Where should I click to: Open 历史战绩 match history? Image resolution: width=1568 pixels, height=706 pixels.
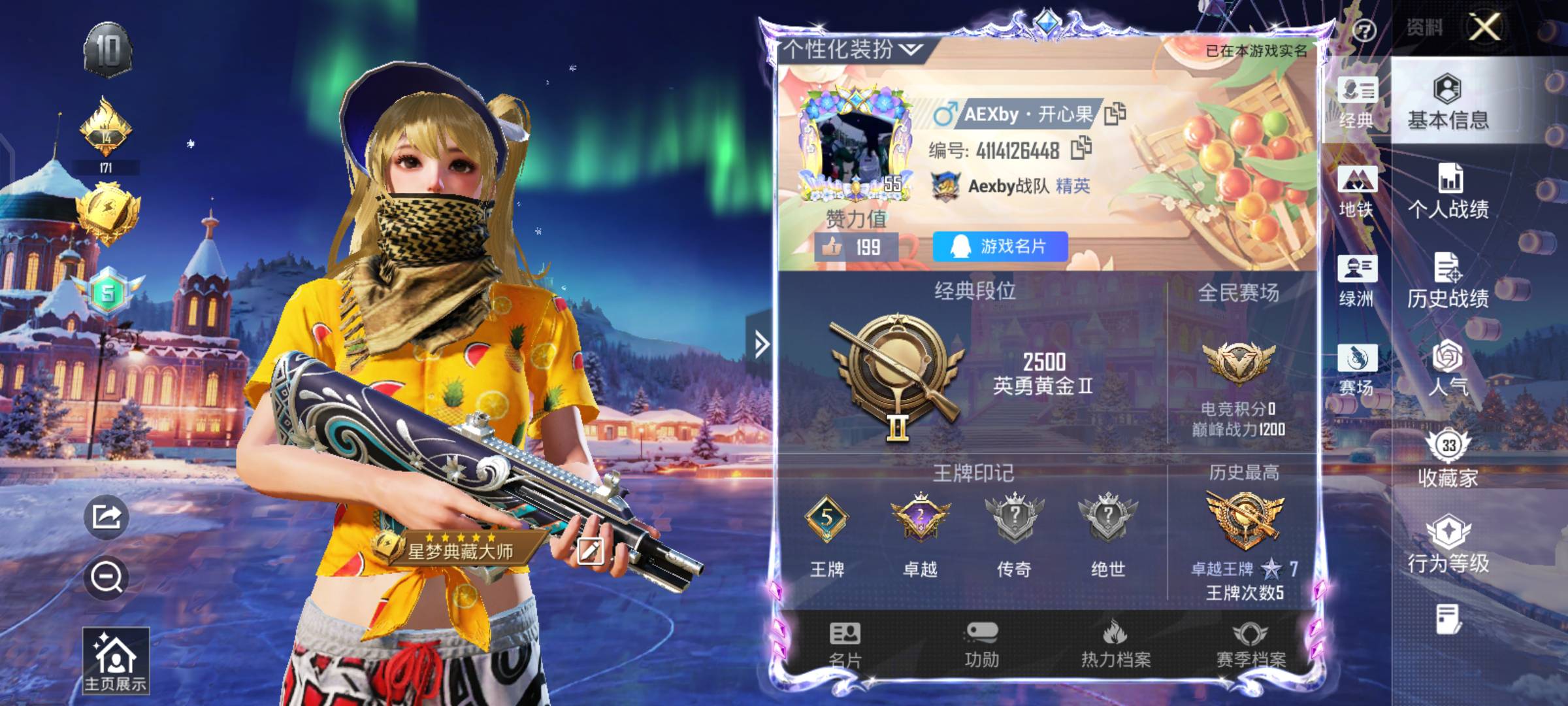click(x=1448, y=280)
